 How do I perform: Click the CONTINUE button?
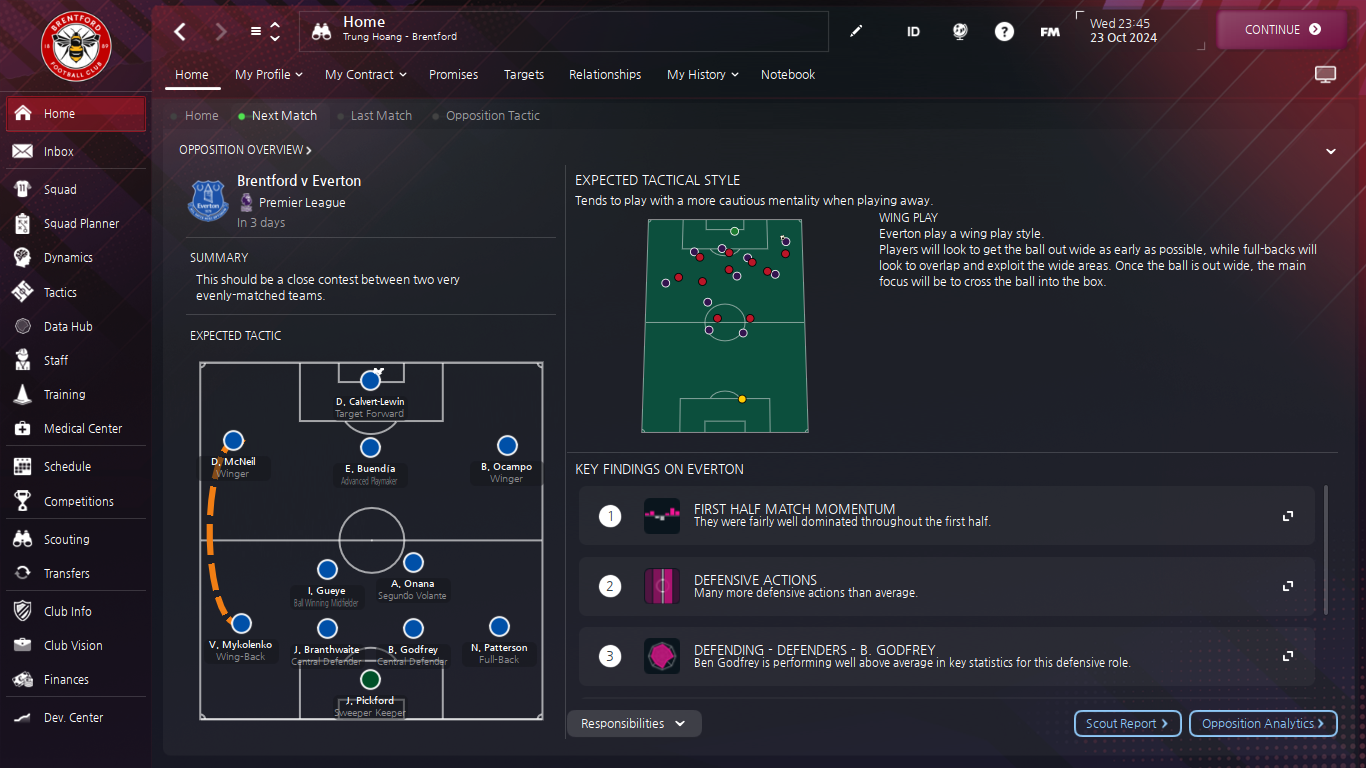pyautogui.click(x=1282, y=30)
